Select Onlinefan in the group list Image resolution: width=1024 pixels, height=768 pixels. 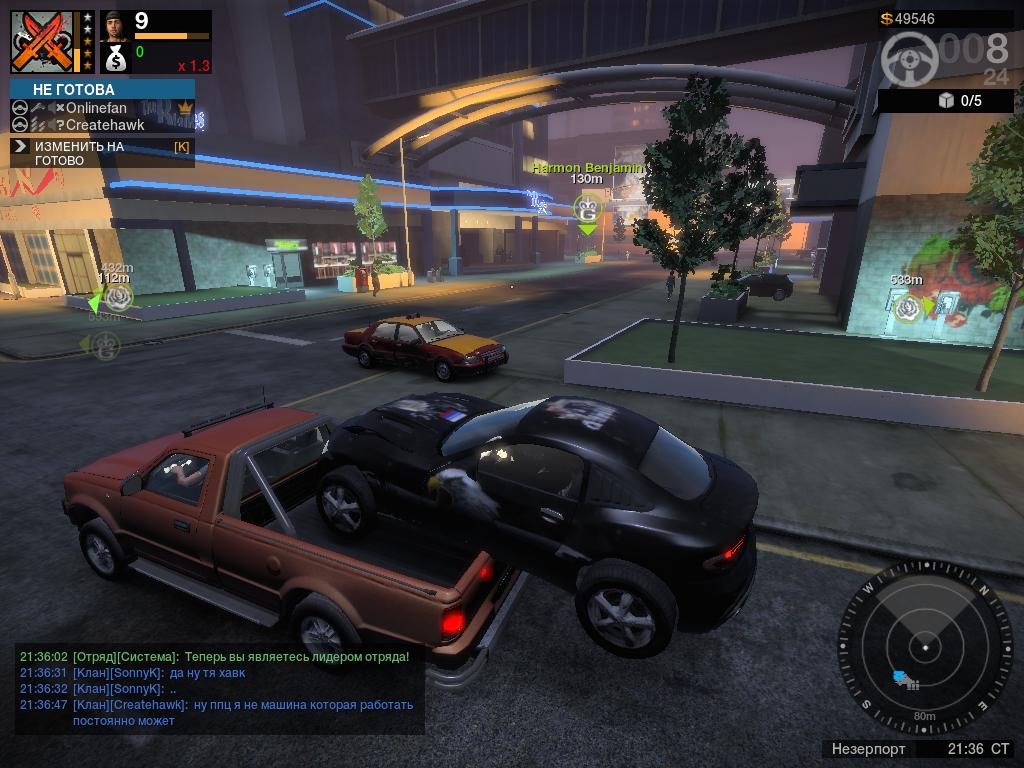pos(96,108)
